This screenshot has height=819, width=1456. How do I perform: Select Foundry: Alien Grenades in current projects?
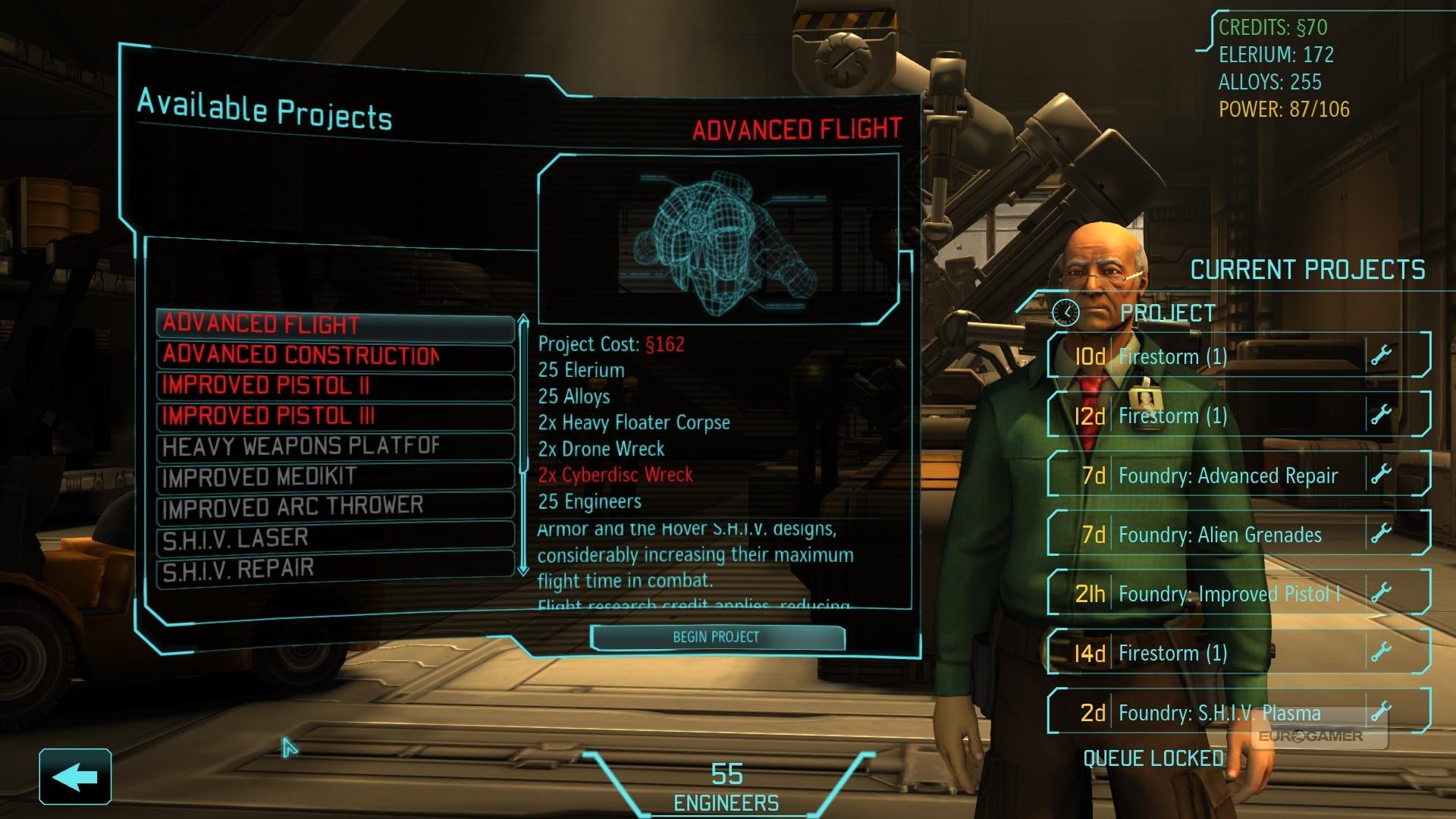1219,535
